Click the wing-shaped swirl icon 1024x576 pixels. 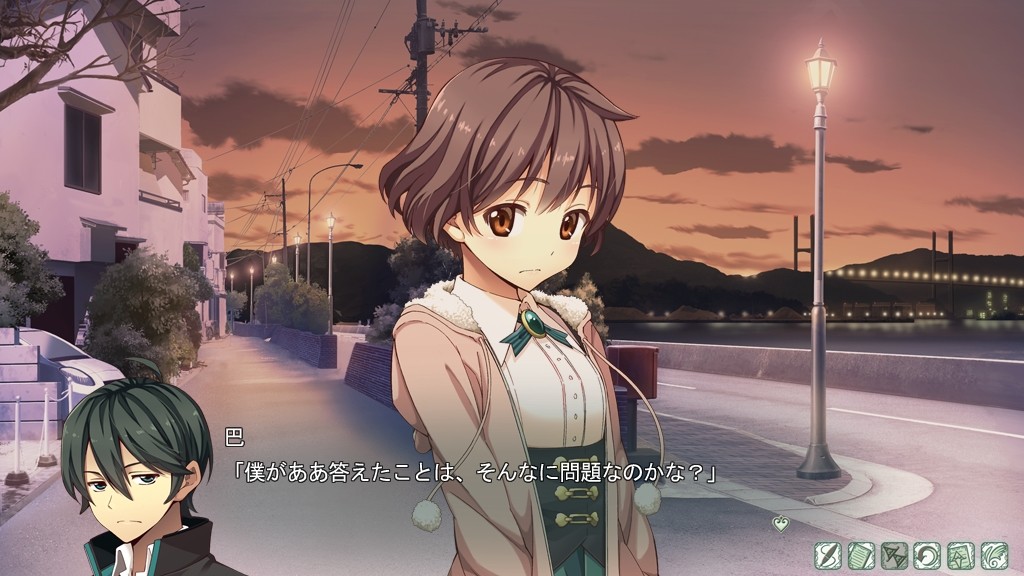pyautogui.click(x=994, y=555)
